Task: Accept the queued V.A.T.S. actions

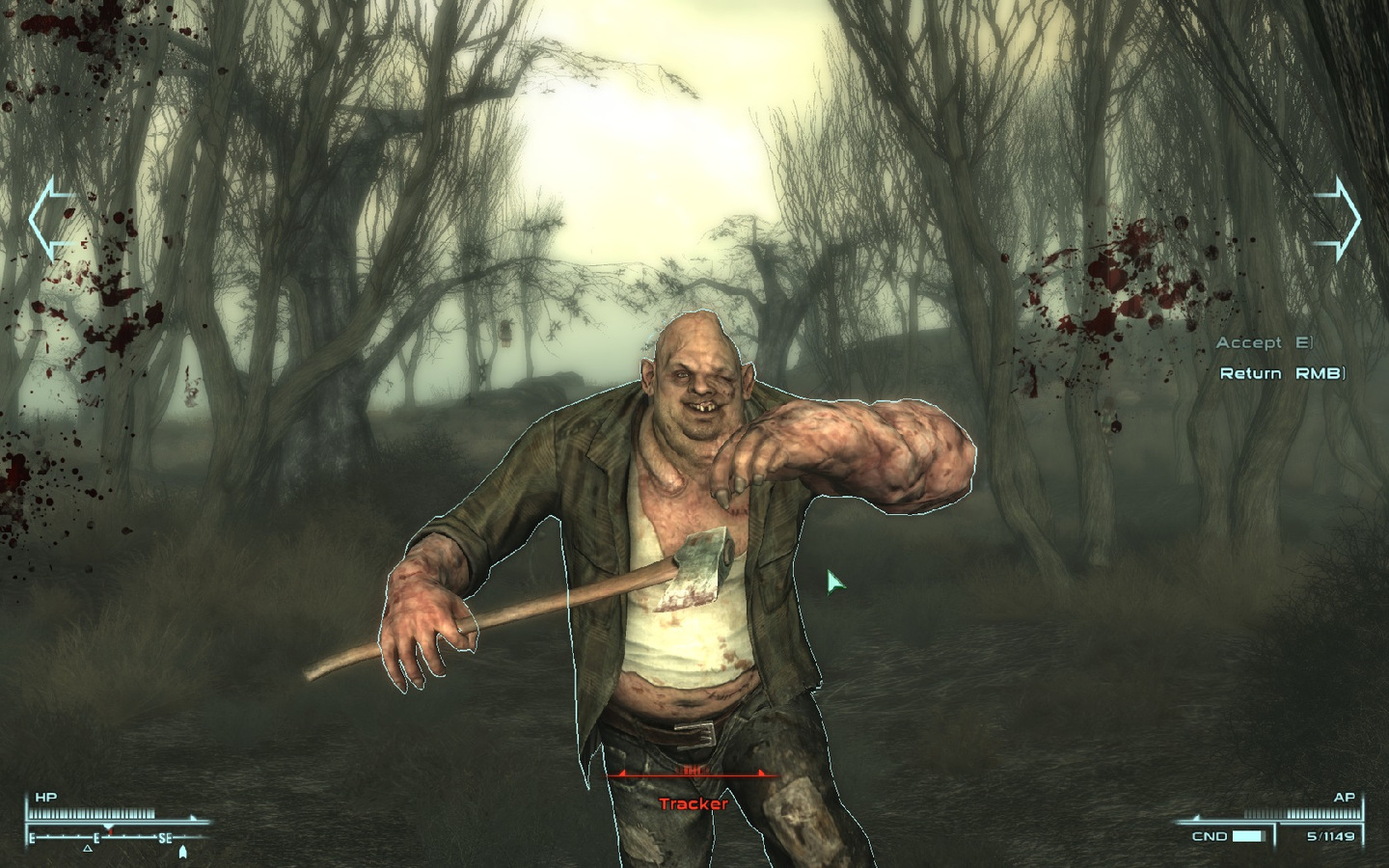Action: coord(1264,343)
